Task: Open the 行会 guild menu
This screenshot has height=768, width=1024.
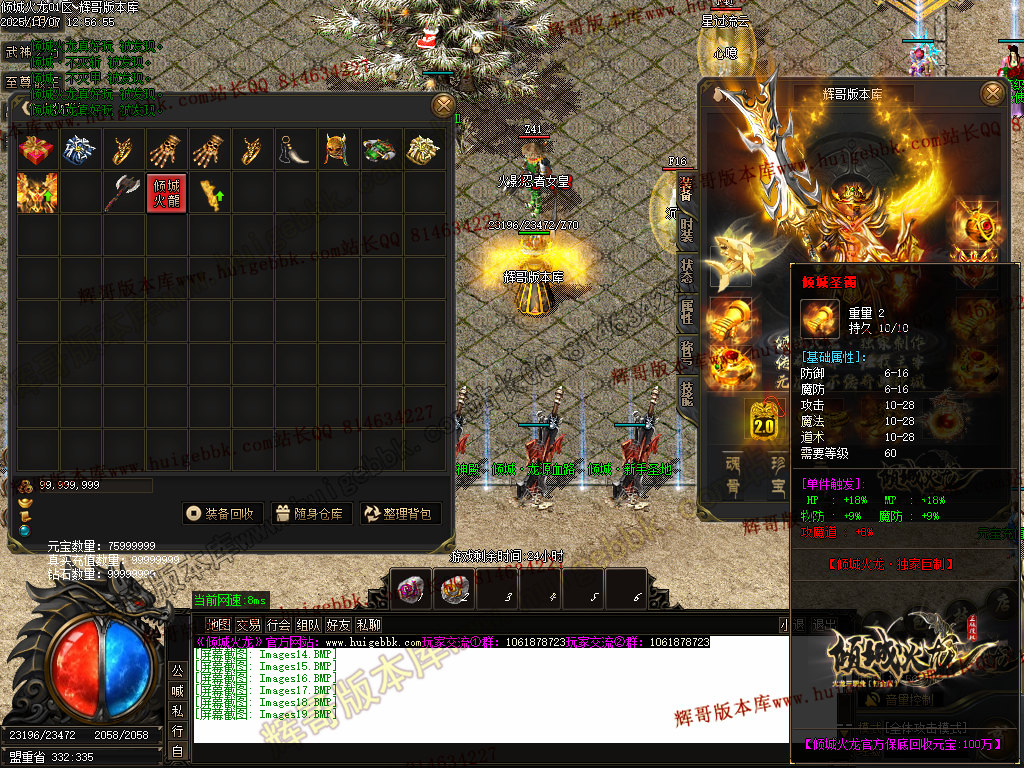Action: 279,625
